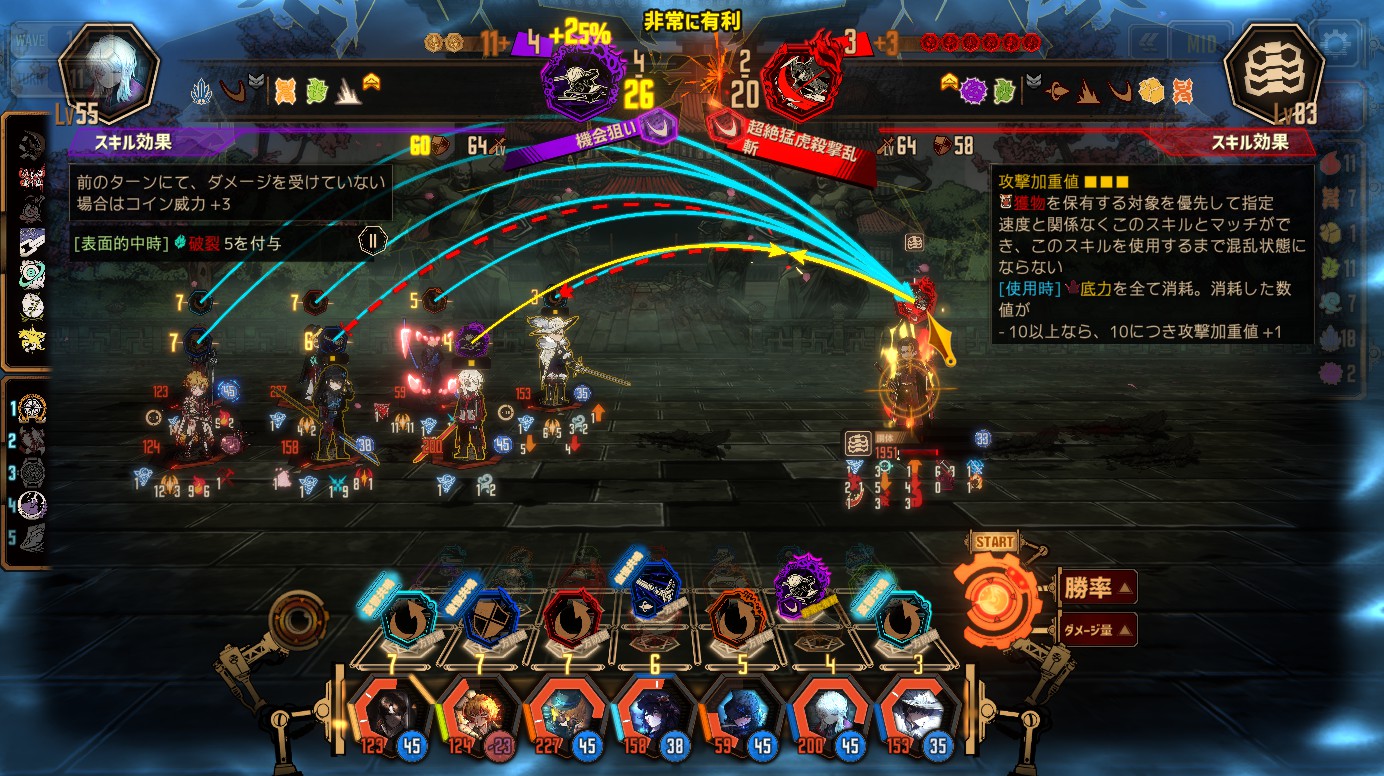Select E.G.O gift slot number 1 in sidebar
1384x776 pixels.
(x=33, y=407)
